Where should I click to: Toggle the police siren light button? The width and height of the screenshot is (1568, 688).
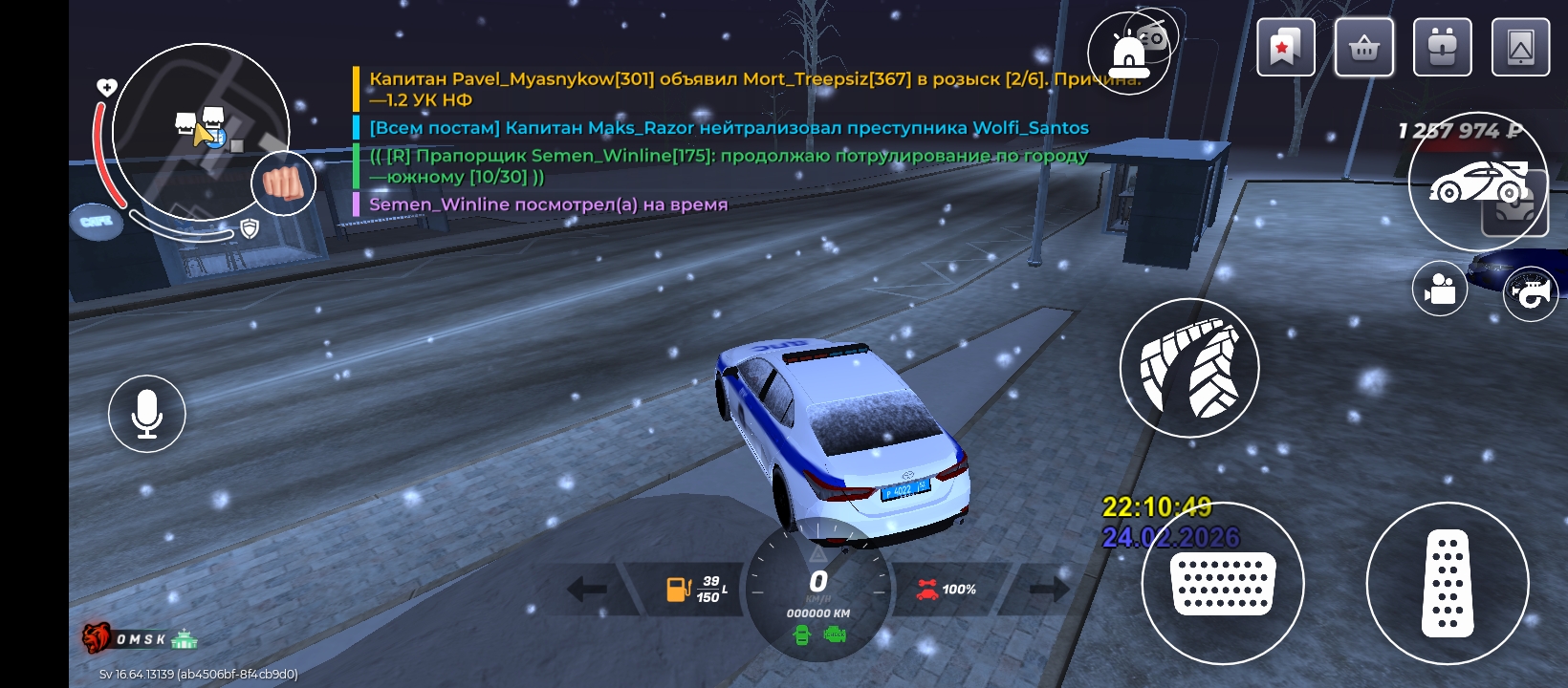(1127, 55)
